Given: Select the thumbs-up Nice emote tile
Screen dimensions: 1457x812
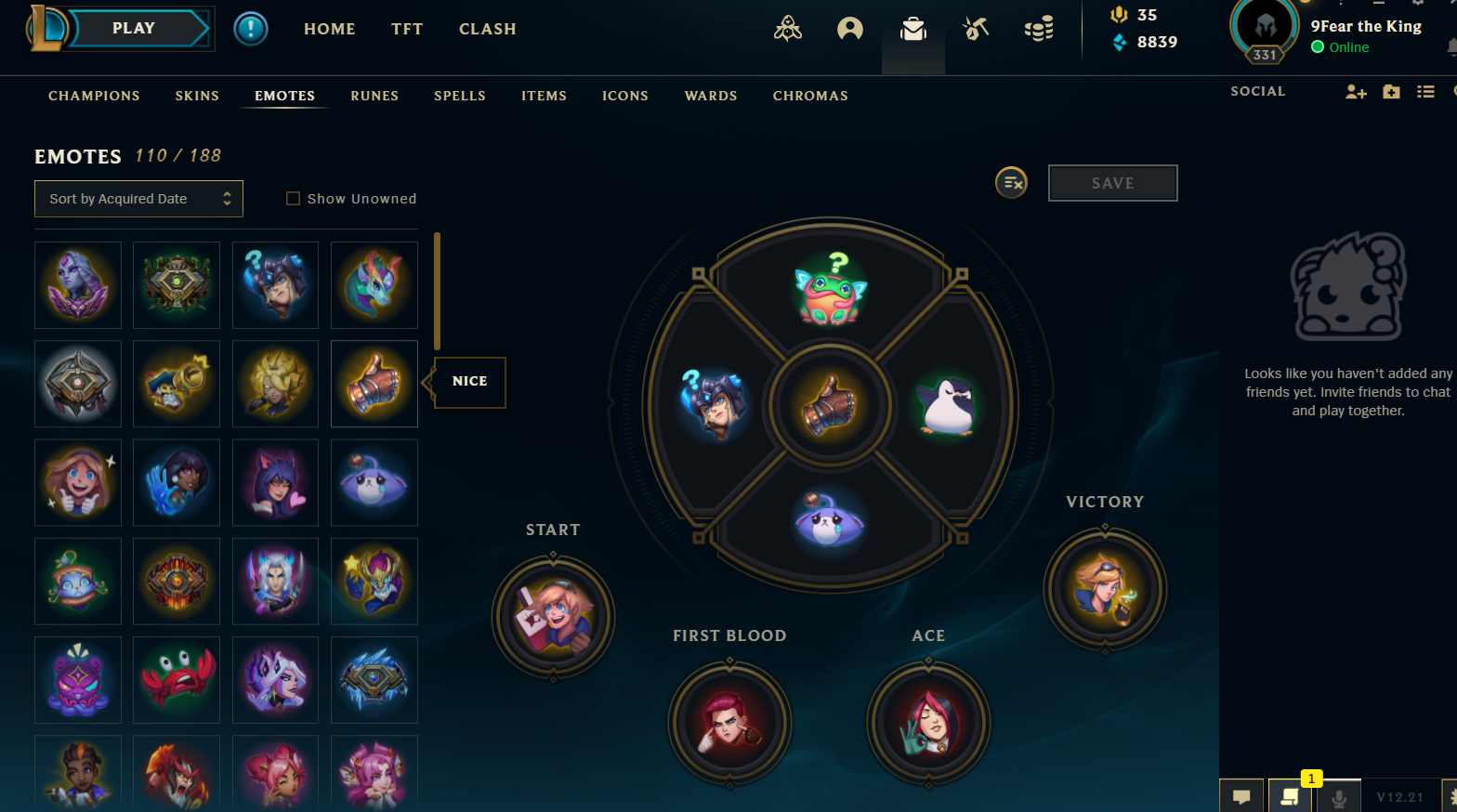Looking at the screenshot, I should pyautogui.click(x=374, y=384).
